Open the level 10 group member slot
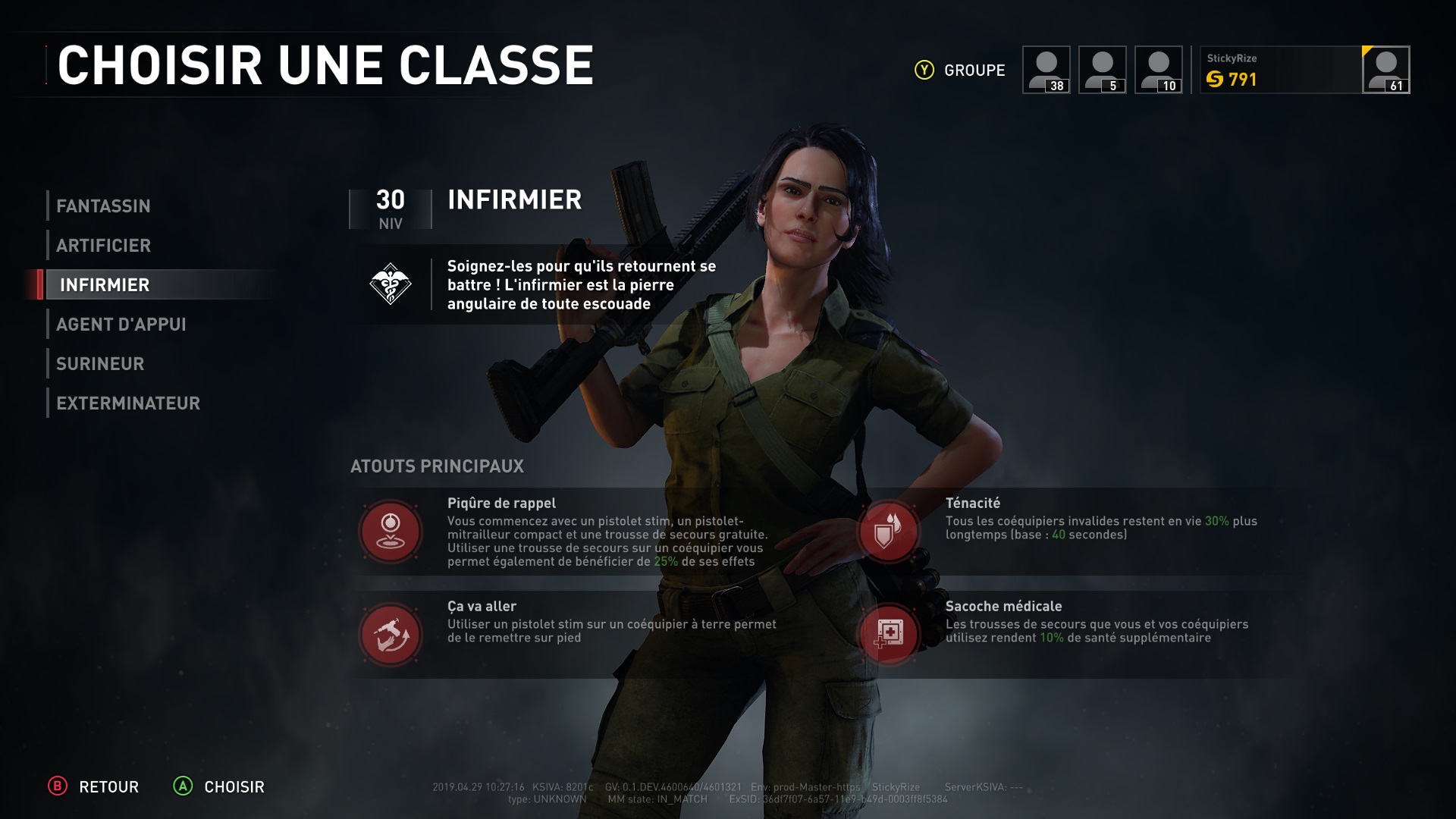 coord(1158,70)
